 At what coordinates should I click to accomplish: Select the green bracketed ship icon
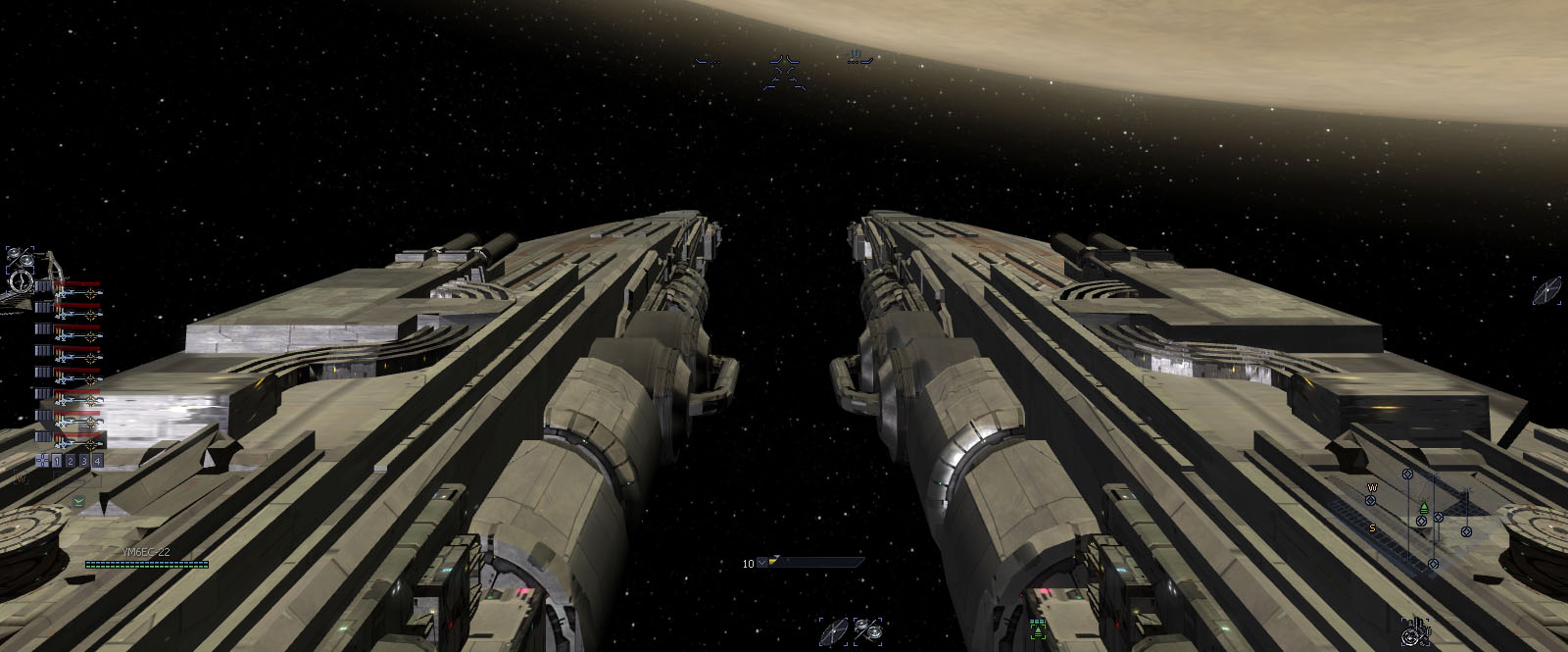[1038, 629]
